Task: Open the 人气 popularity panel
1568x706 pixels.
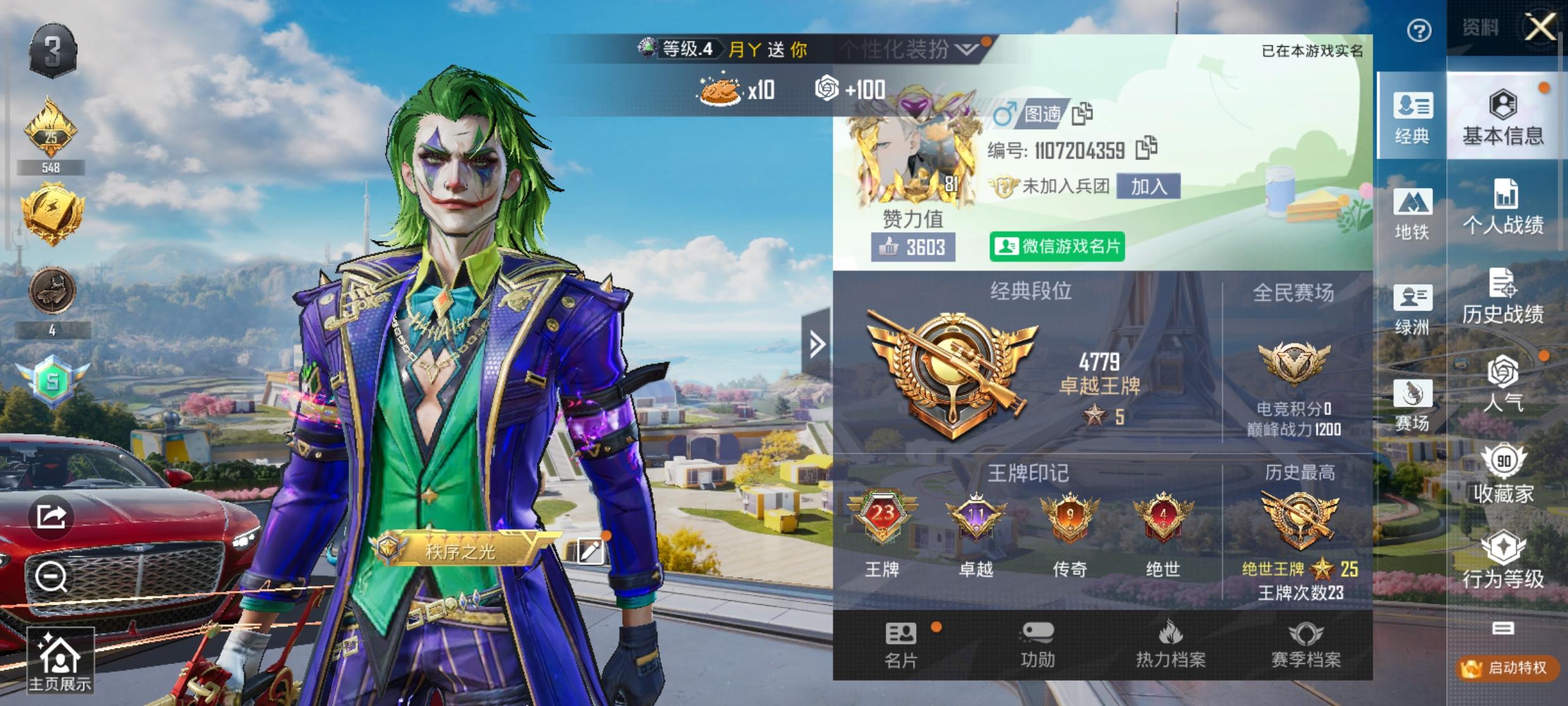Action: 1504,392
